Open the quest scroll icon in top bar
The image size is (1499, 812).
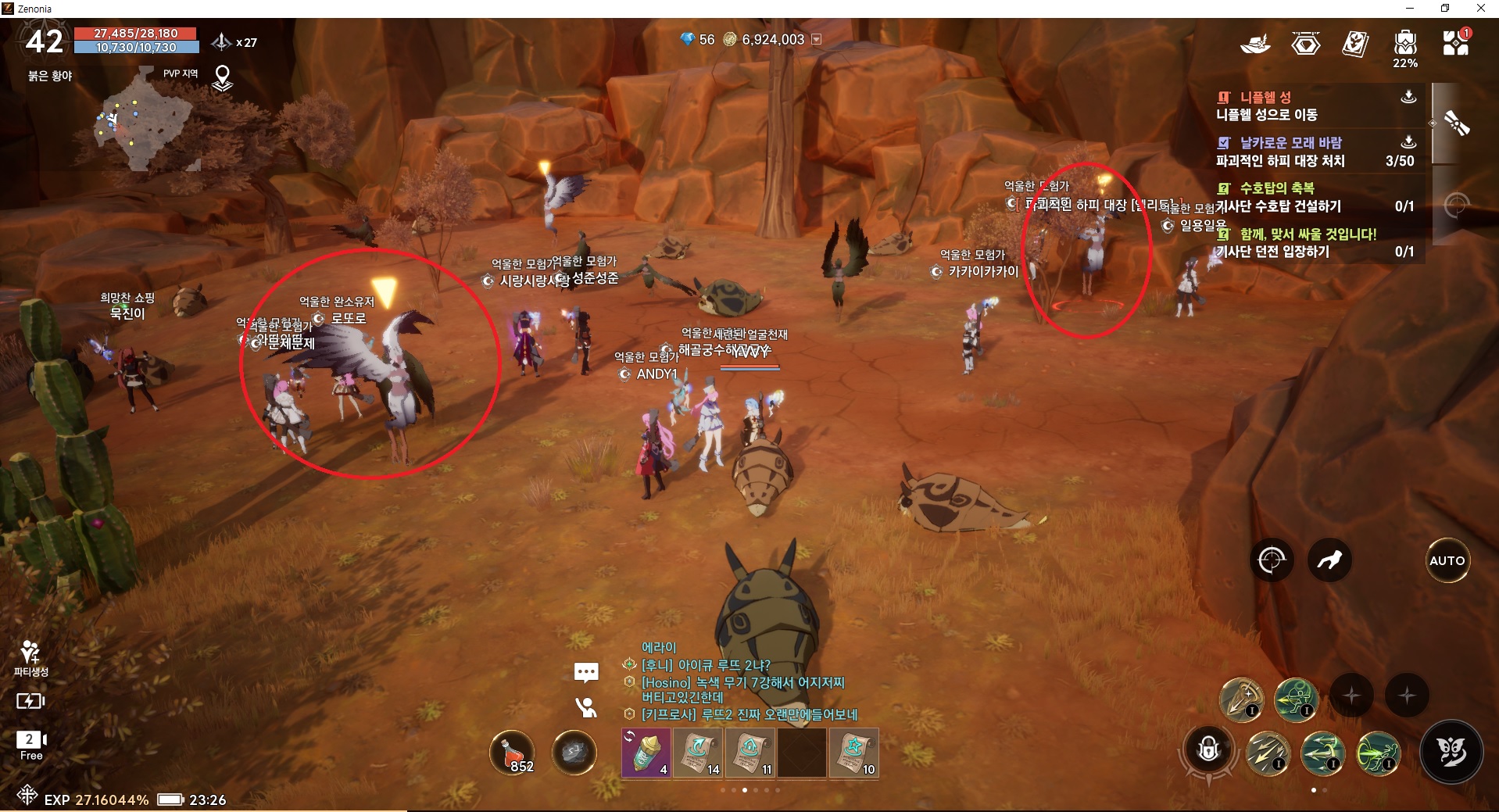(x=1354, y=44)
